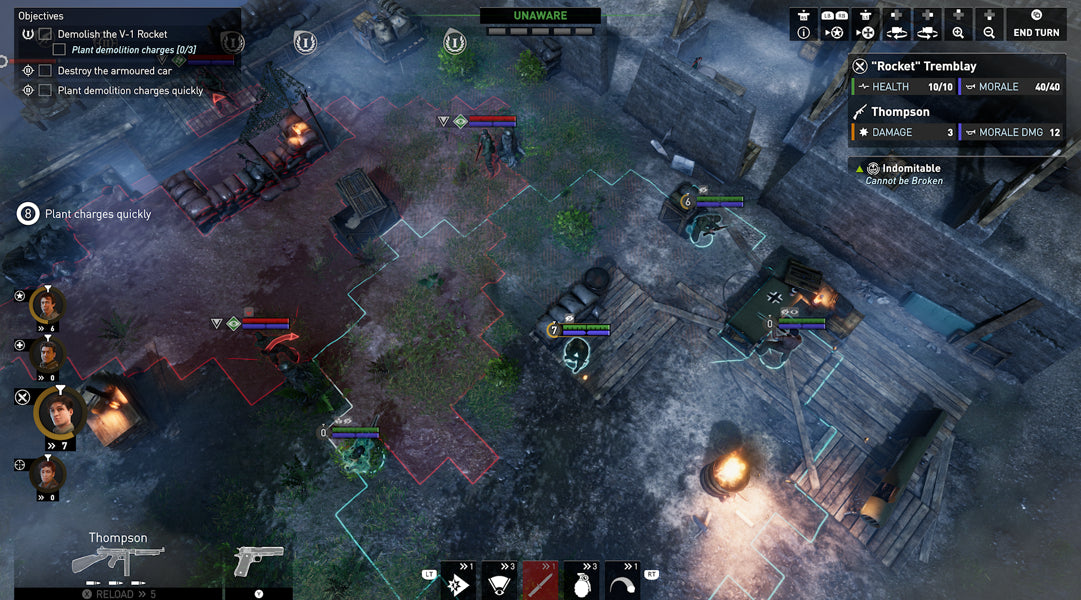
Task: Open the info panel button
Action: (x=803, y=24)
